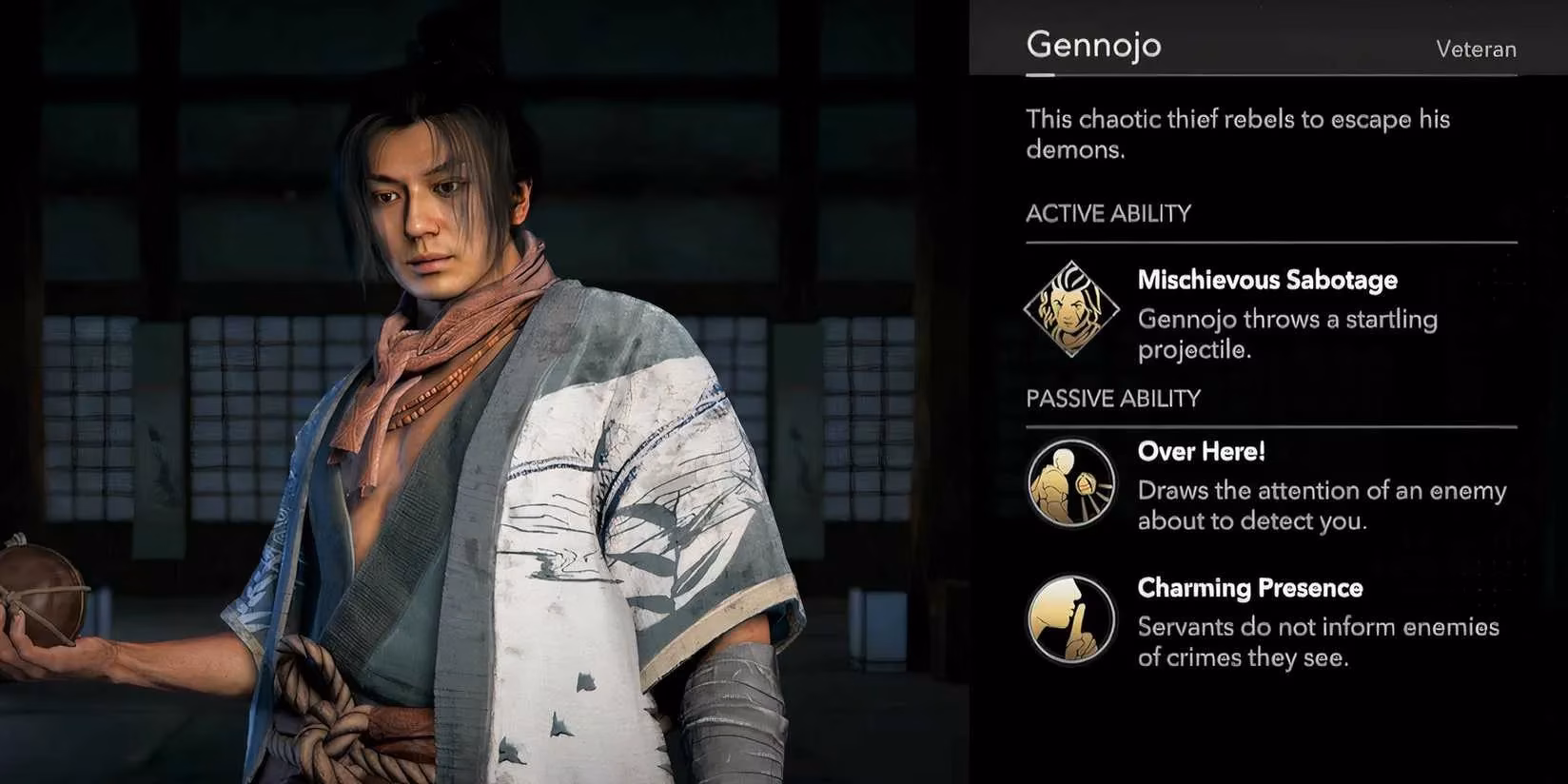Image resolution: width=1568 pixels, height=784 pixels.
Task: Collapse the PASSIVE ABILITY section
Action: pyautogui.click(x=1113, y=398)
